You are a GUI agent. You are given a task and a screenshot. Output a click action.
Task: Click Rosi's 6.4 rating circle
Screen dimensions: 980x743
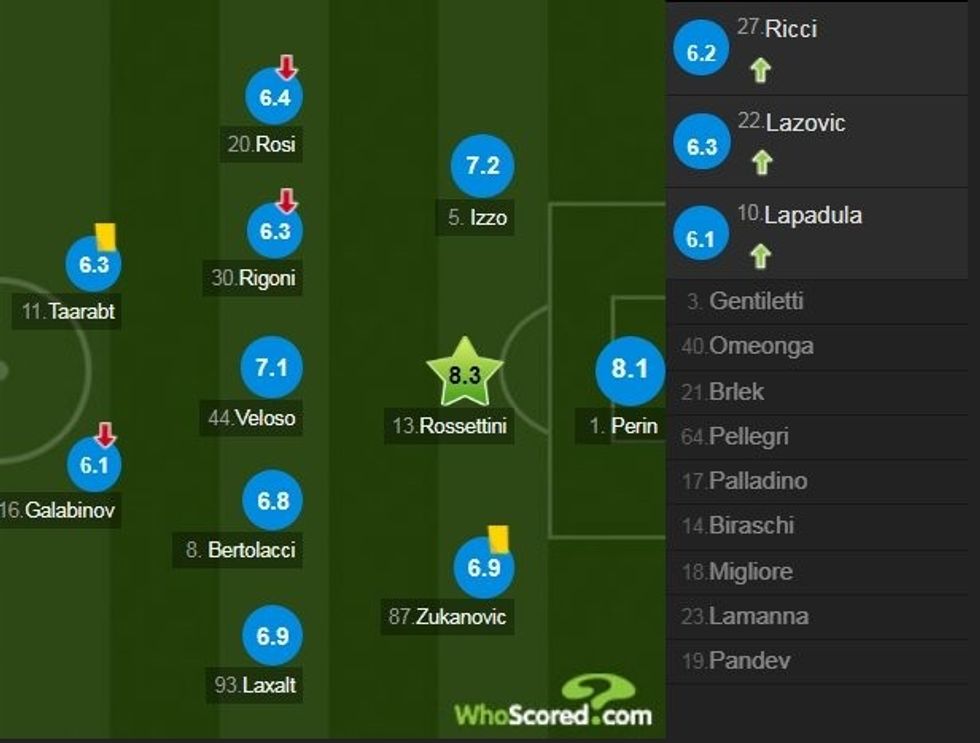tap(274, 97)
